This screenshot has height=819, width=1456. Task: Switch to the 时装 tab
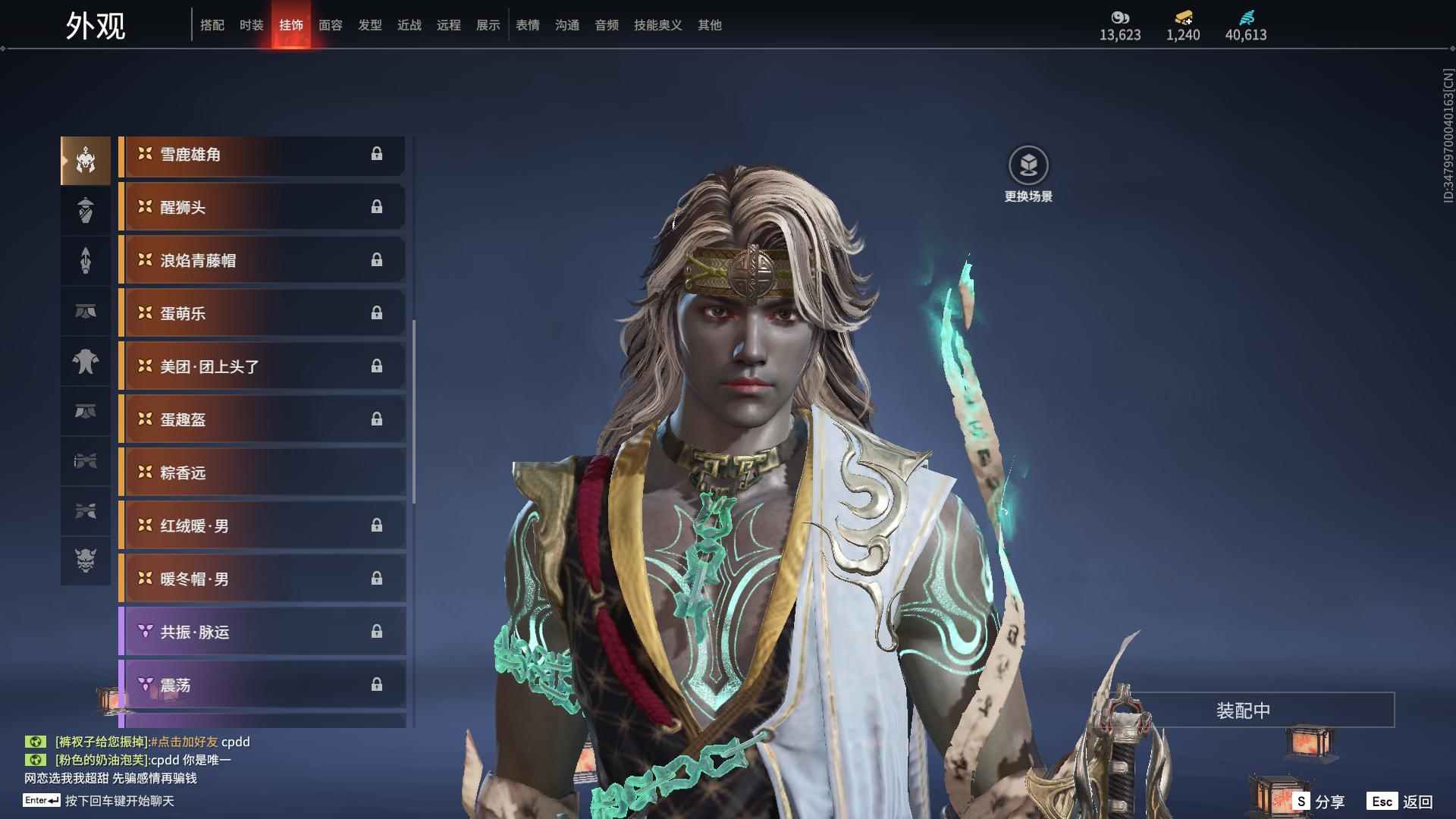click(x=251, y=25)
